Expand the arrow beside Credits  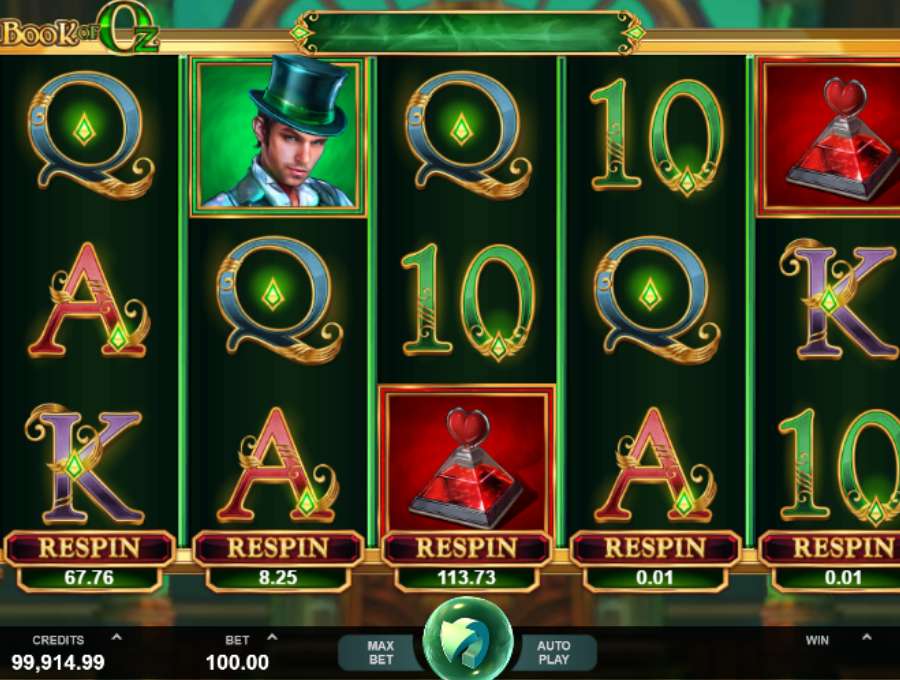pyautogui.click(x=116, y=637)
